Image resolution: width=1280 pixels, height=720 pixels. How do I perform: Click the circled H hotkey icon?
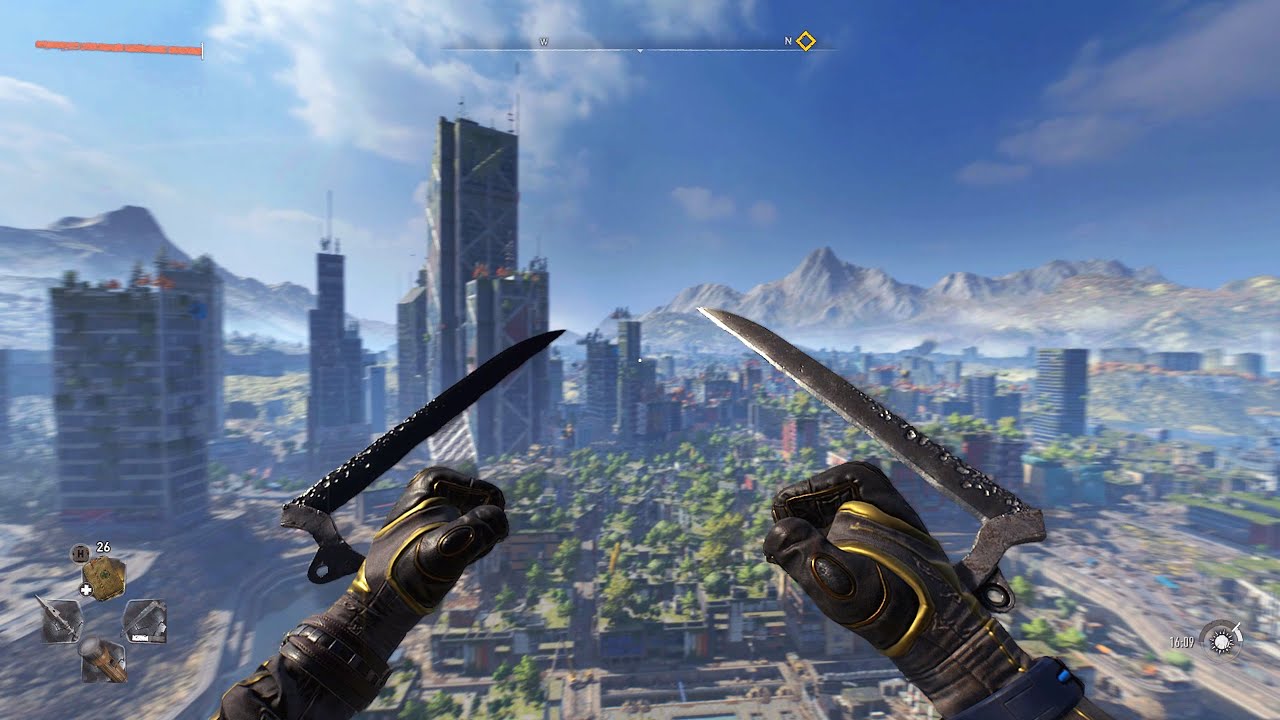click(x=80, y=552)
